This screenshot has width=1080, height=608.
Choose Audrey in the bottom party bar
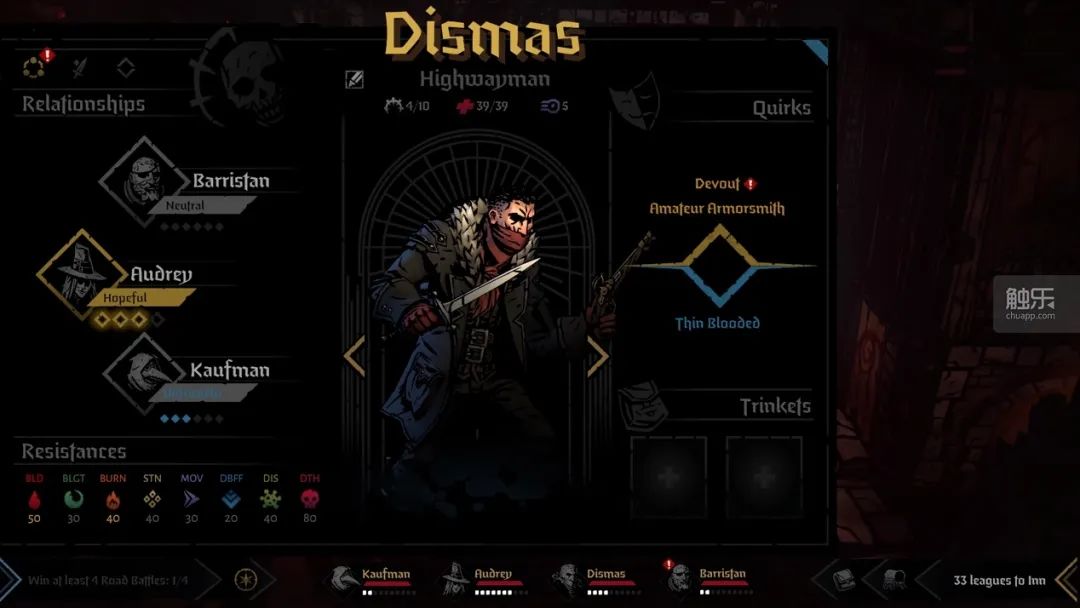click(x=482, y=579)
